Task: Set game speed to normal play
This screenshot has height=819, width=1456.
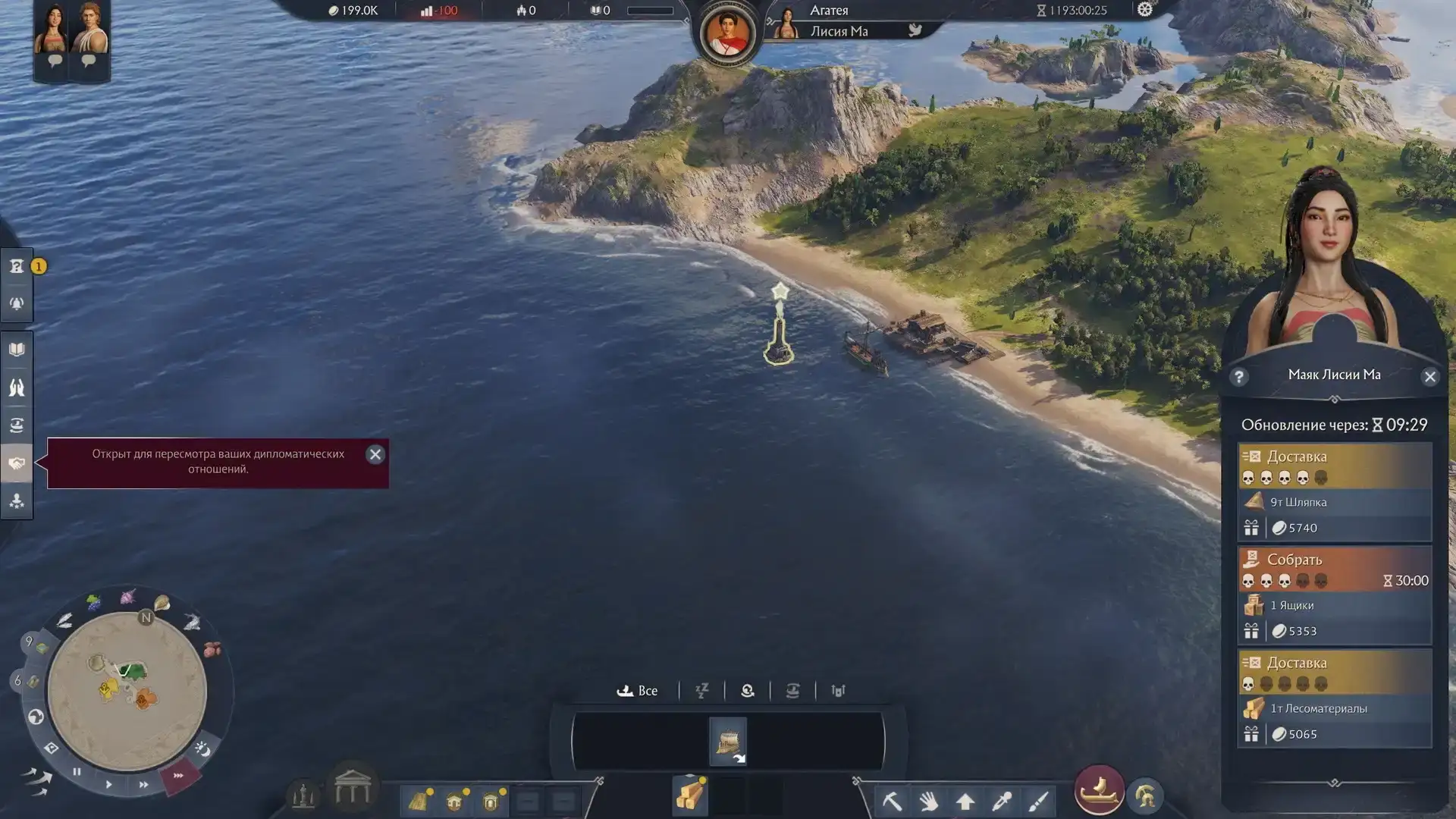Action: [109, 784]
